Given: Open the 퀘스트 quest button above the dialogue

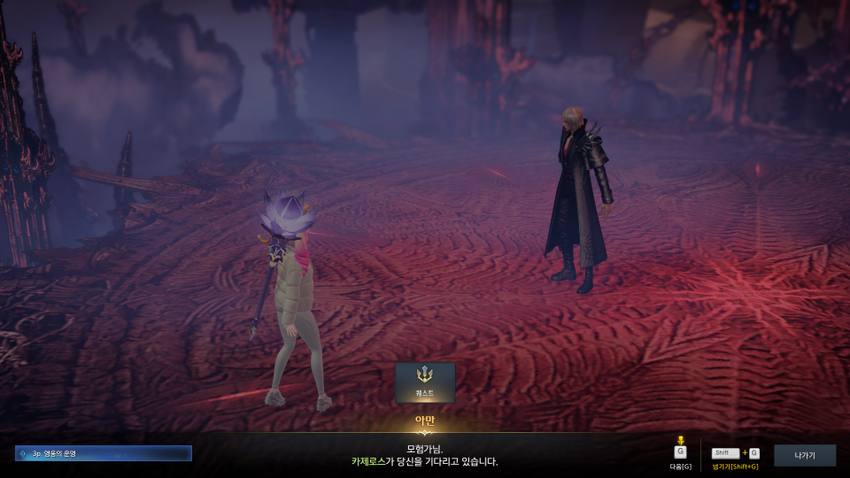Looking at the screenshot, I should click(x=425, y=382).
